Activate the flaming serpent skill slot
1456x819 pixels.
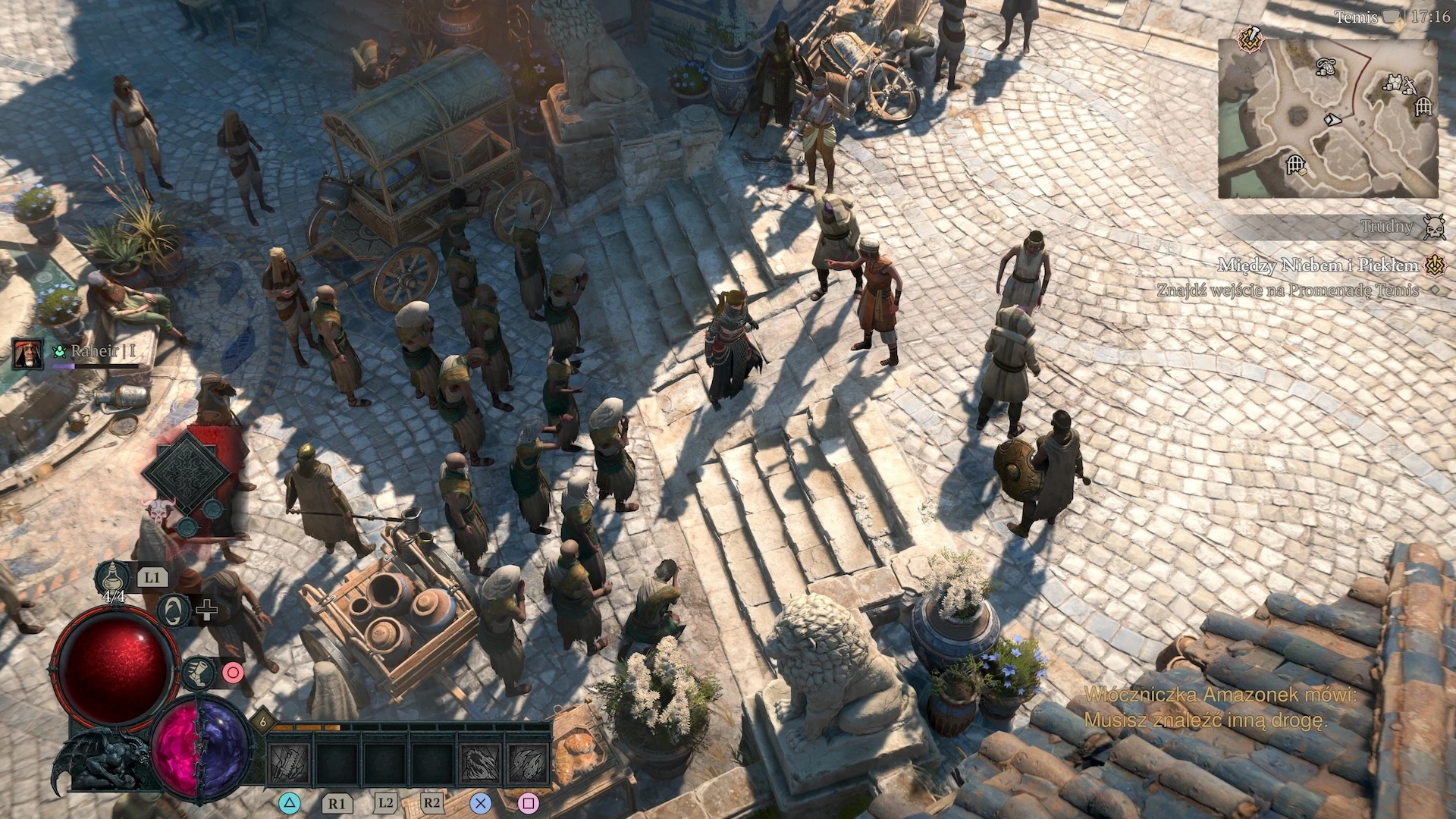tap(481, 764)
